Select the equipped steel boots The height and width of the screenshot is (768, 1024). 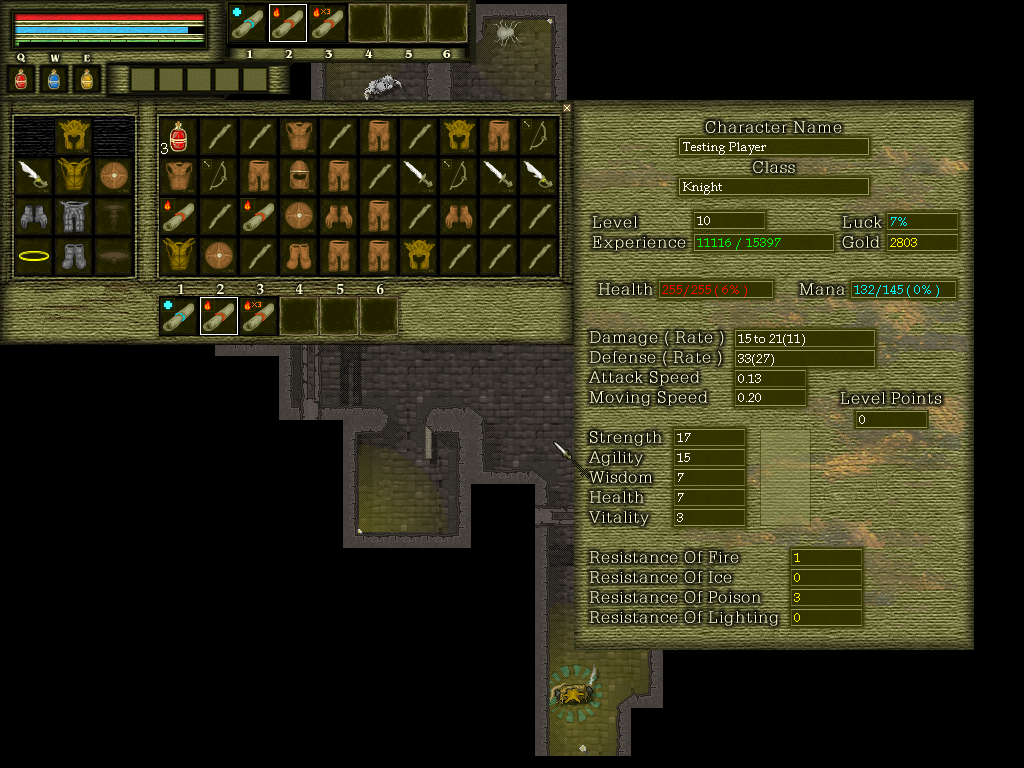(x=74, y=256)
